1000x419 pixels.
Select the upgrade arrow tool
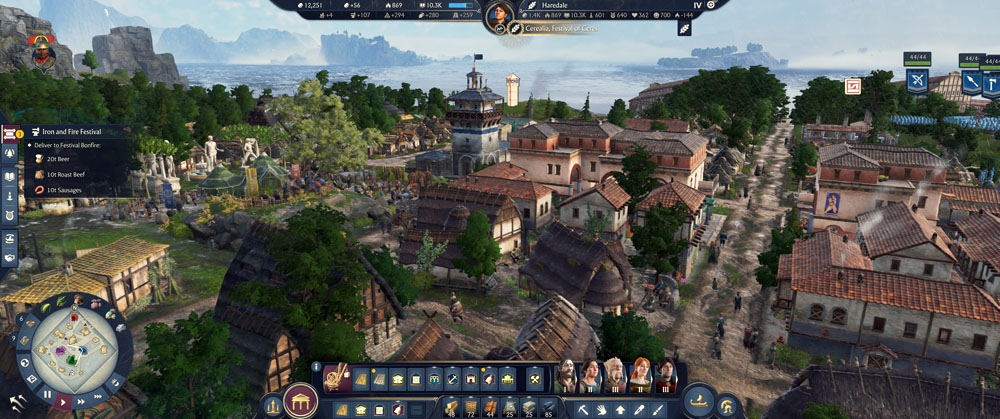621,409
